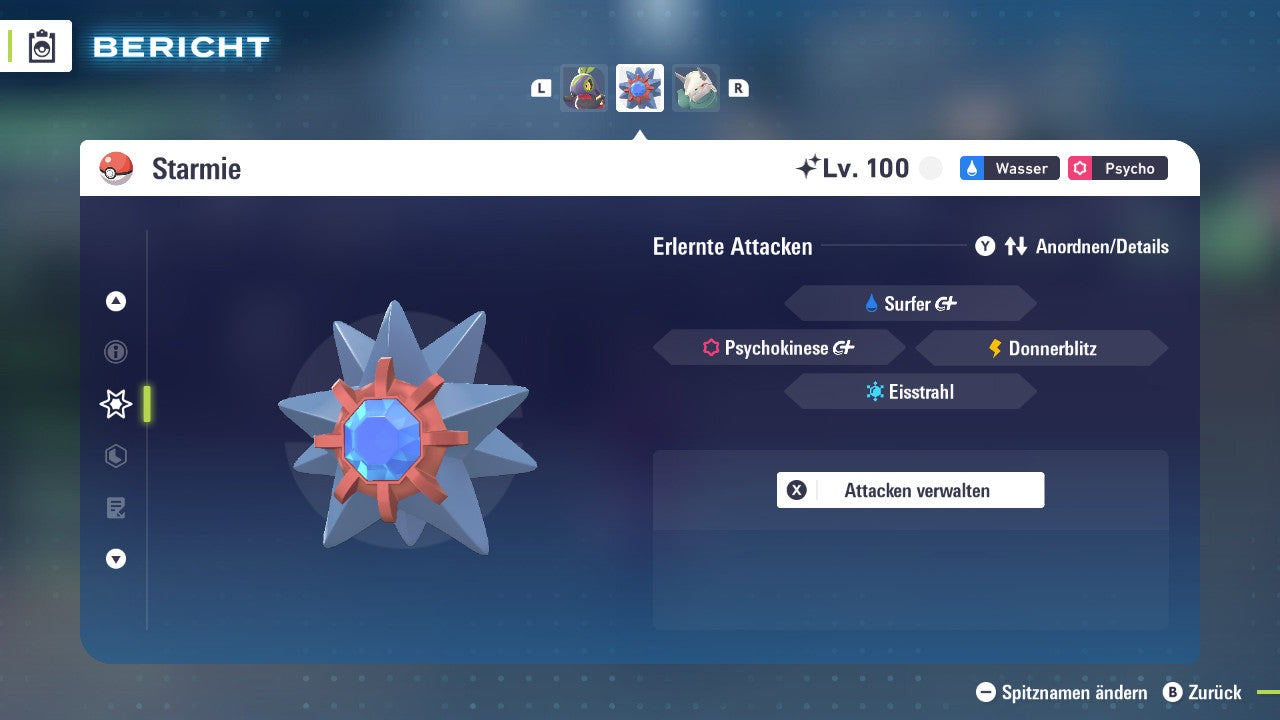The width and height of the screenshot is (1280, 720).
Task: Select Spitznamen ändern at the bottom
Action: click(1064, 692)
